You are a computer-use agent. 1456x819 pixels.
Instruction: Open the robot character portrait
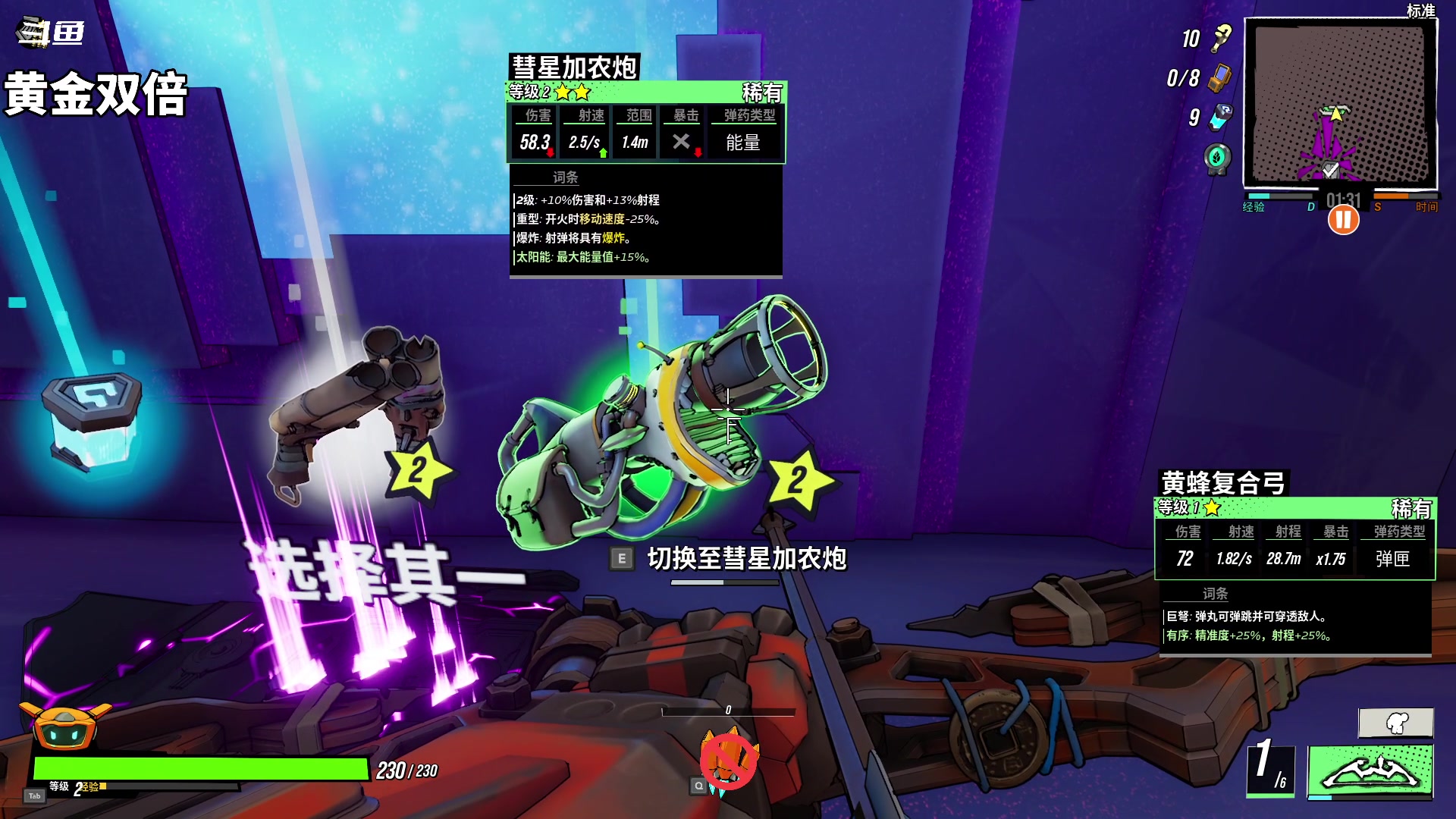point(66,726)
